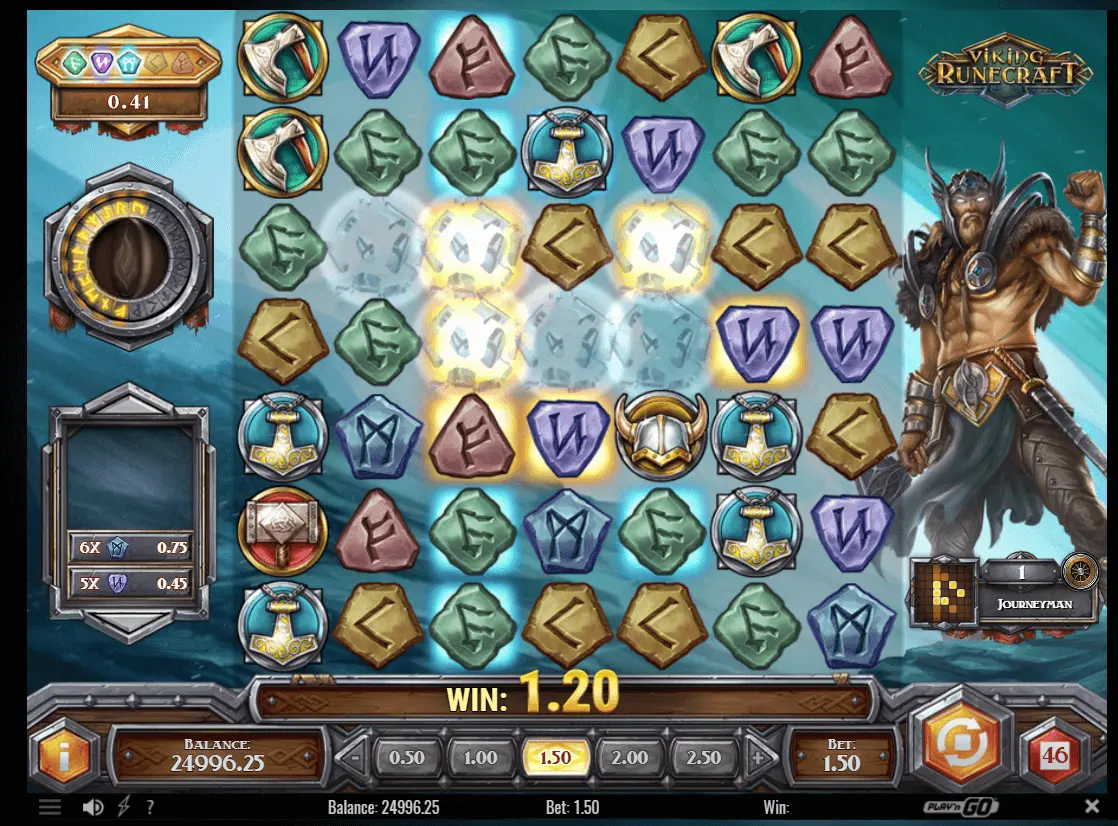
Task: Open help with the question mark
Action: pos(150,807)
